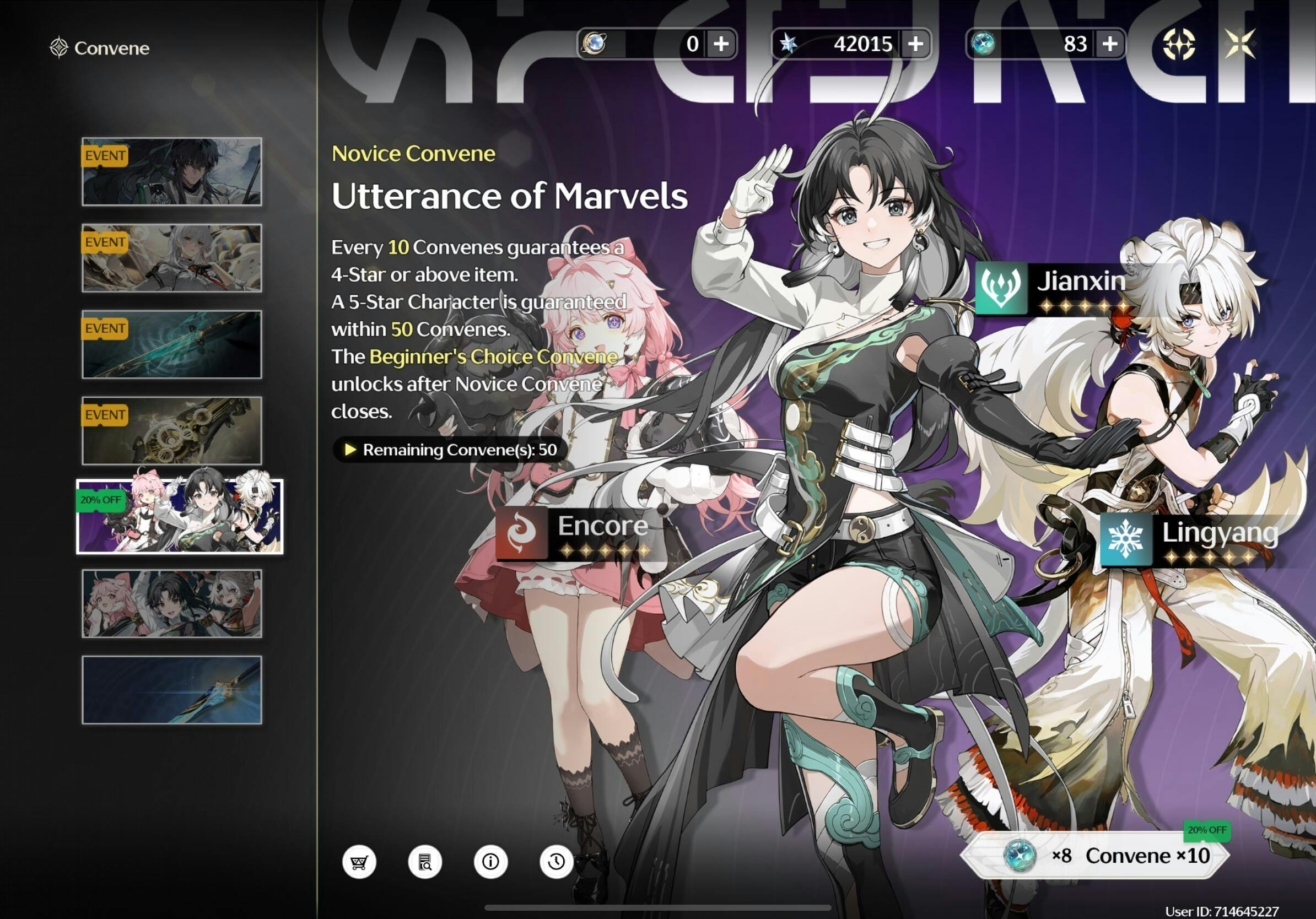Add more Lustrous Tide items

pos(1110,44)
